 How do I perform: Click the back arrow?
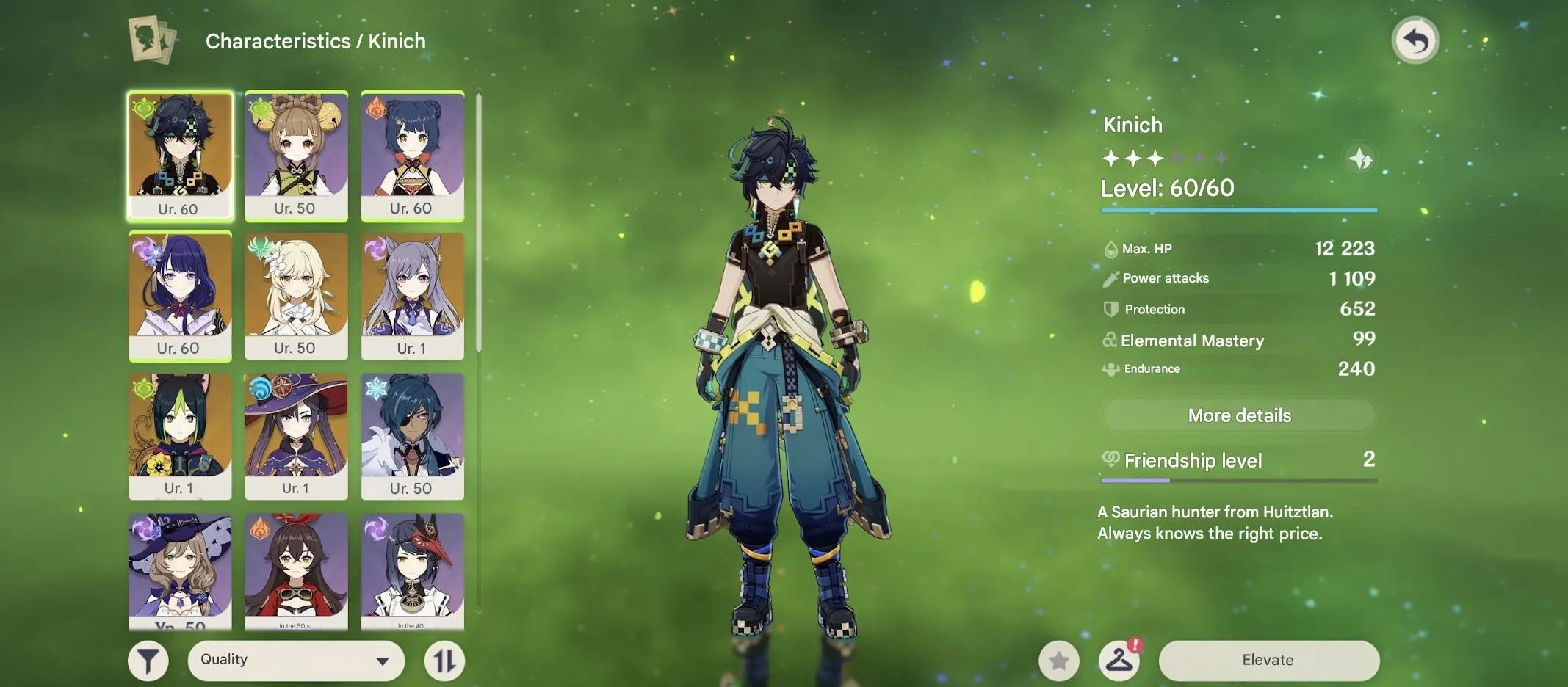tap(1415, 40)
